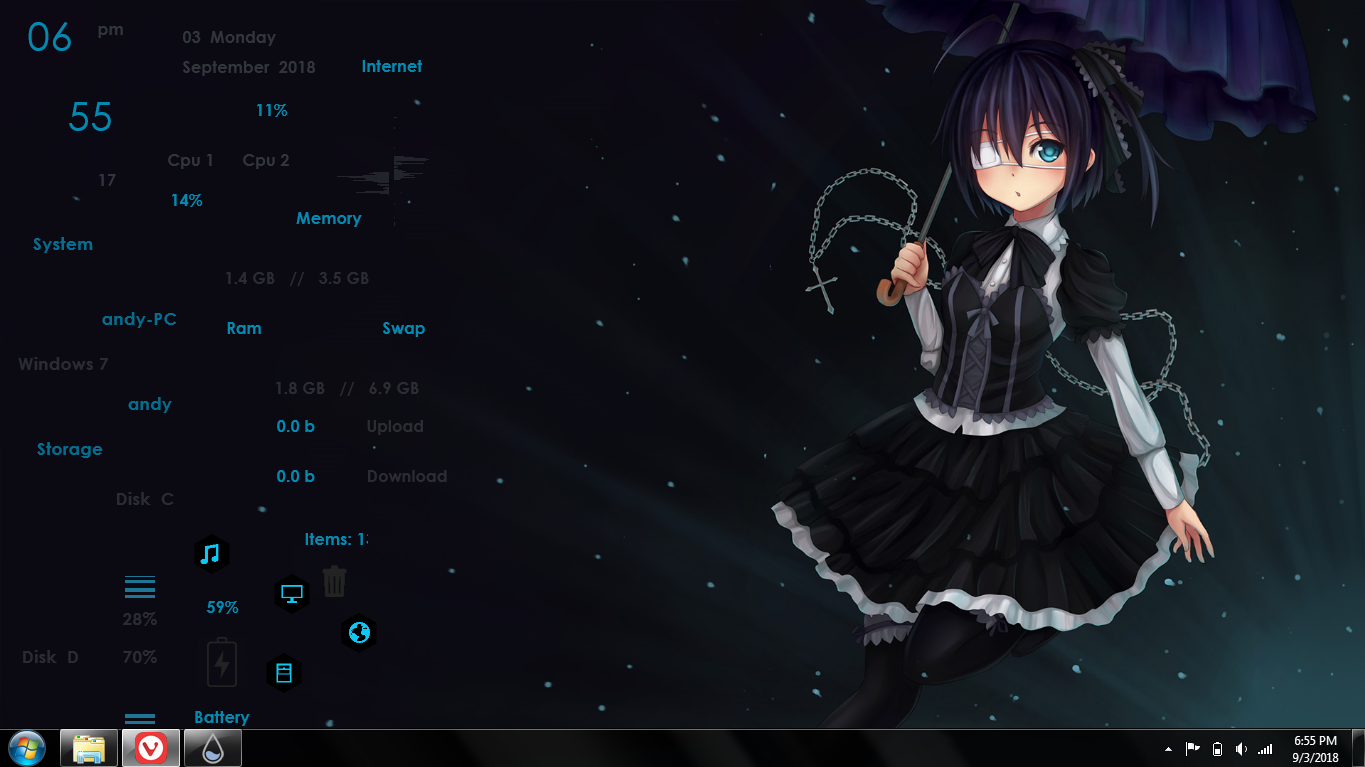This screenshot has width=1365, height=767.
Task: Toggle speaker volume in the system tray
Action: 1242,748
